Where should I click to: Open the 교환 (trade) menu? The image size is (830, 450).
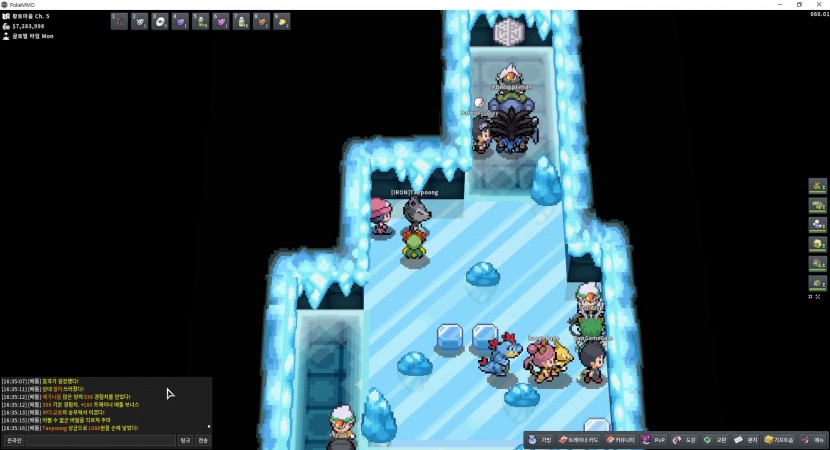pos(715,440)
